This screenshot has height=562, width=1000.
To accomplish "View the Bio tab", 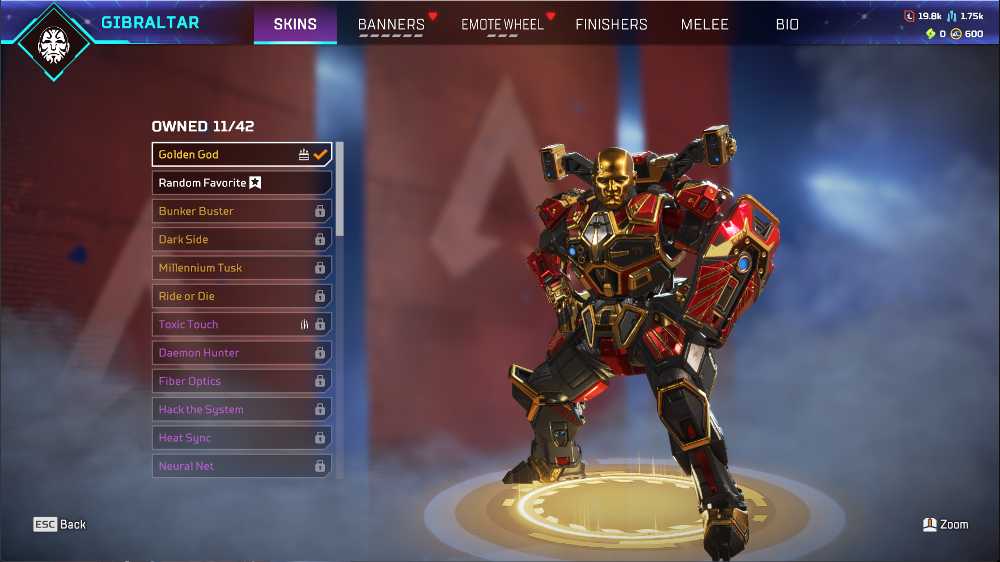I will point(787,24).
